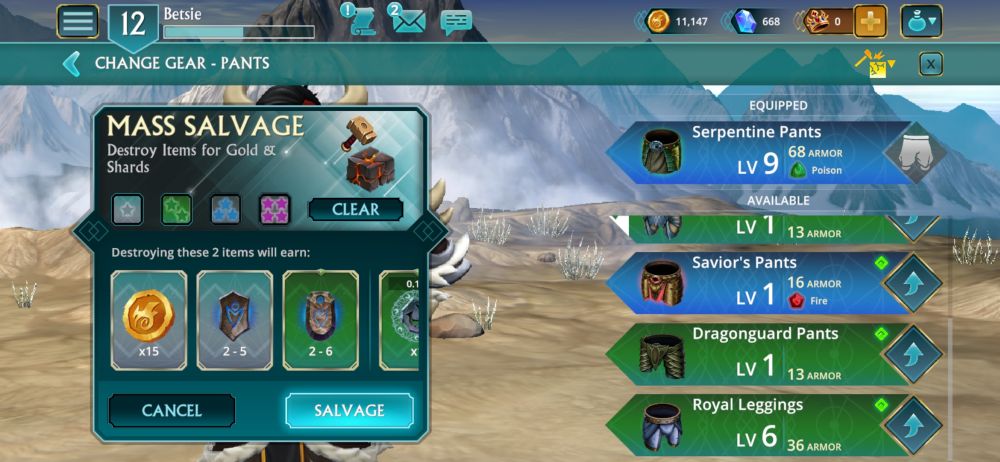Open the quest scroll notifications
This screenshot has height=462, width=1000.
(362, 21)
